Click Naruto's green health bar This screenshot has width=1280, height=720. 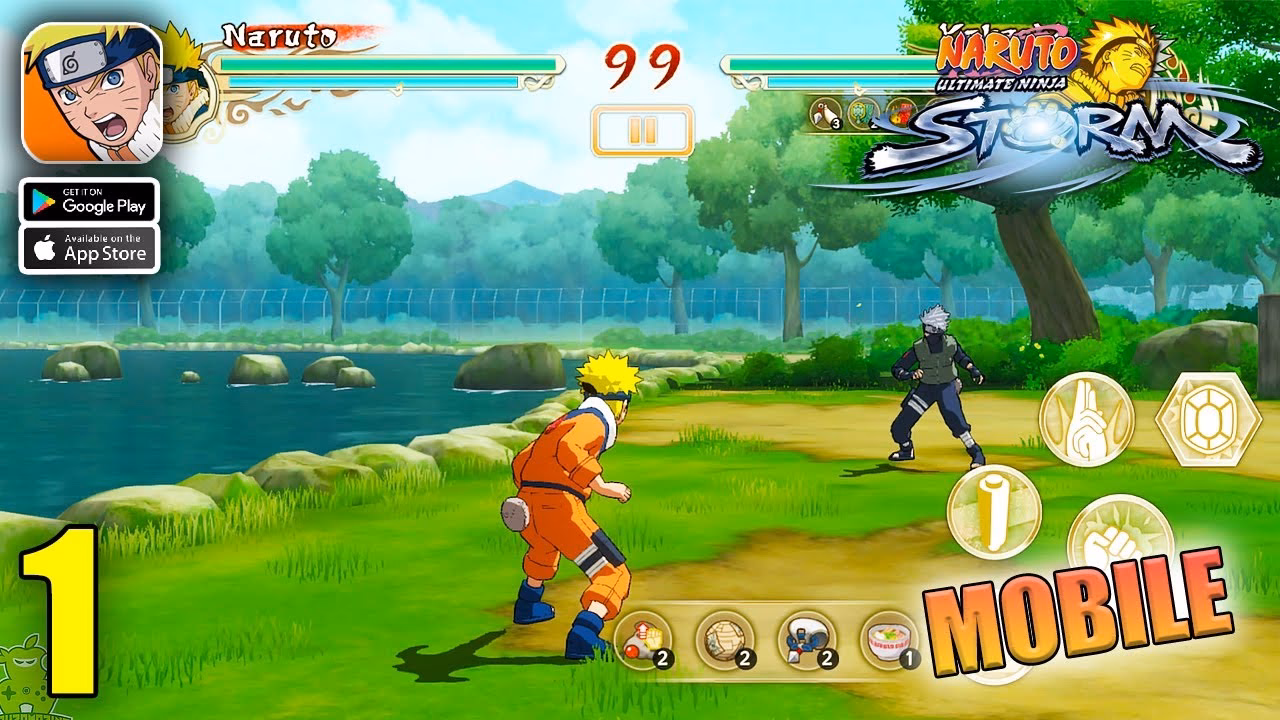pos(390,62)
